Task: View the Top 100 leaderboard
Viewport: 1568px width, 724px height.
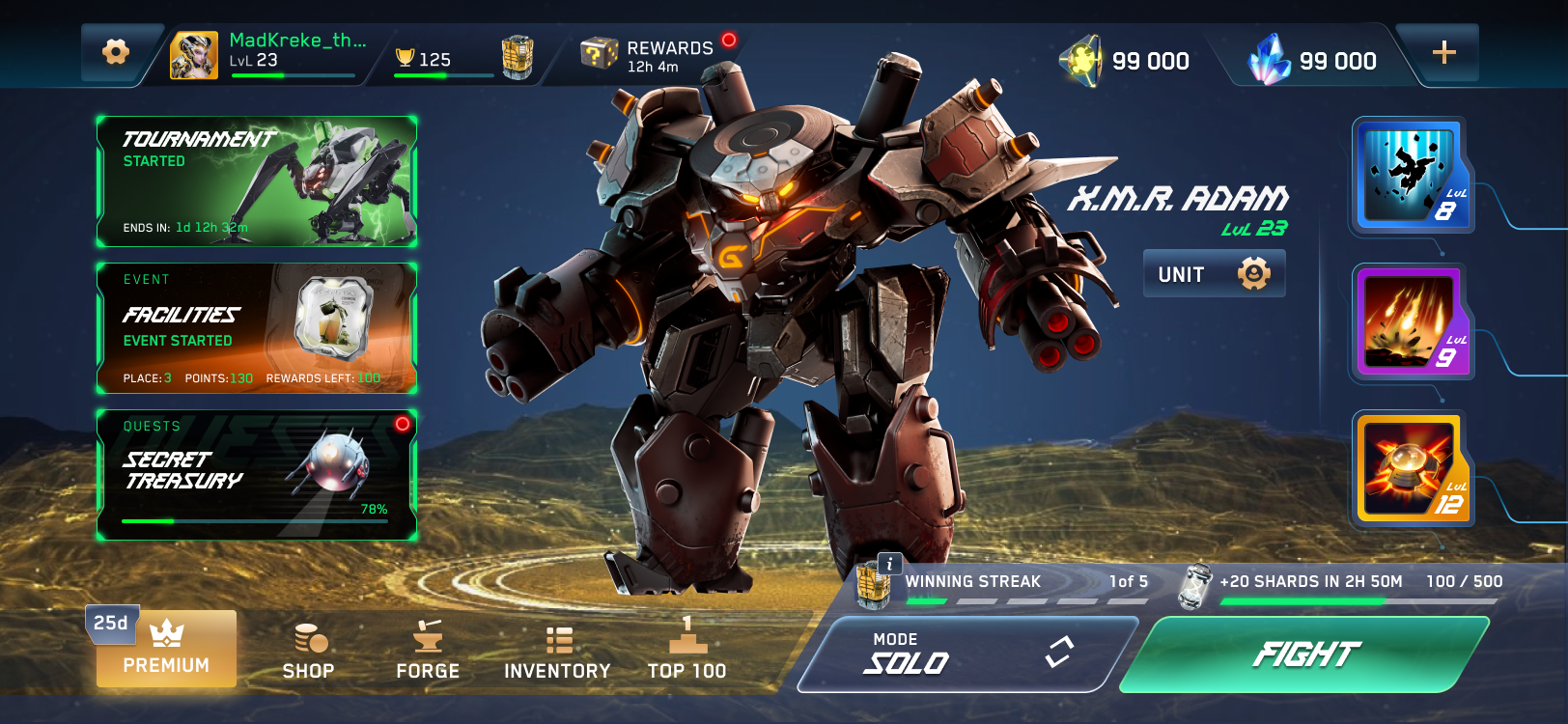Action: tap(686, 652)
